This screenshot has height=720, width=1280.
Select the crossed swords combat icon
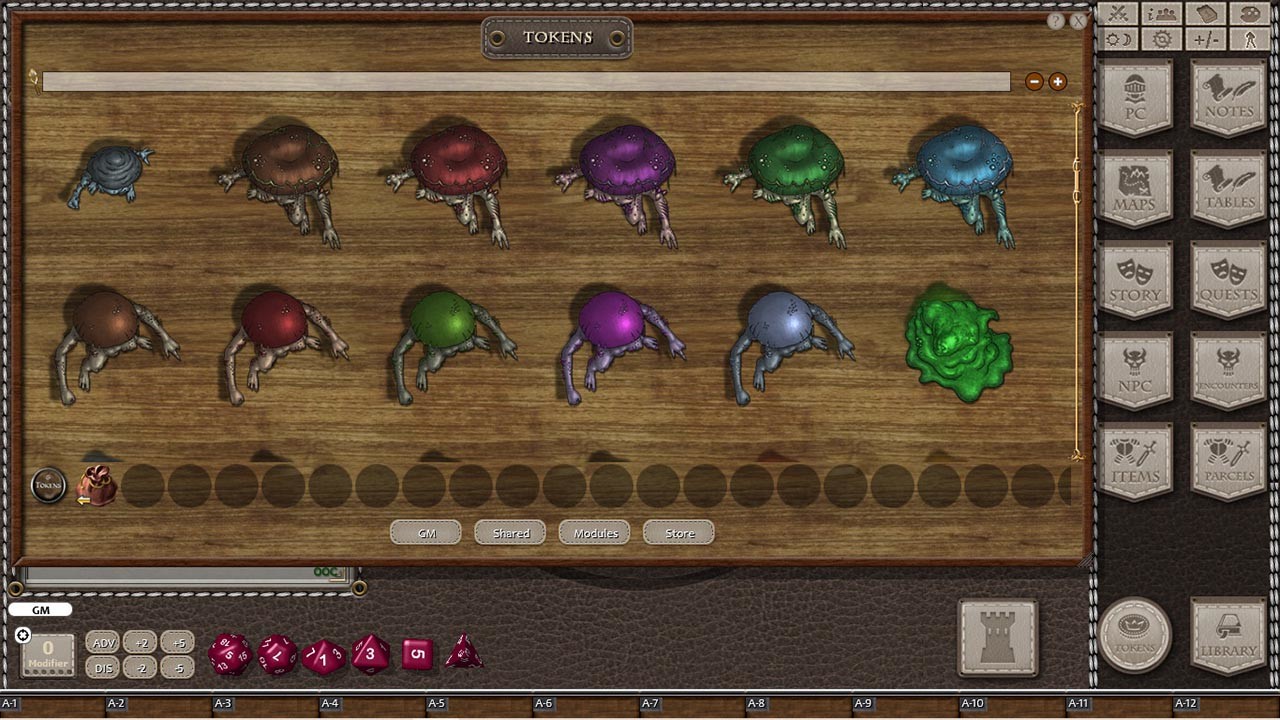[x=1117, y=13]
